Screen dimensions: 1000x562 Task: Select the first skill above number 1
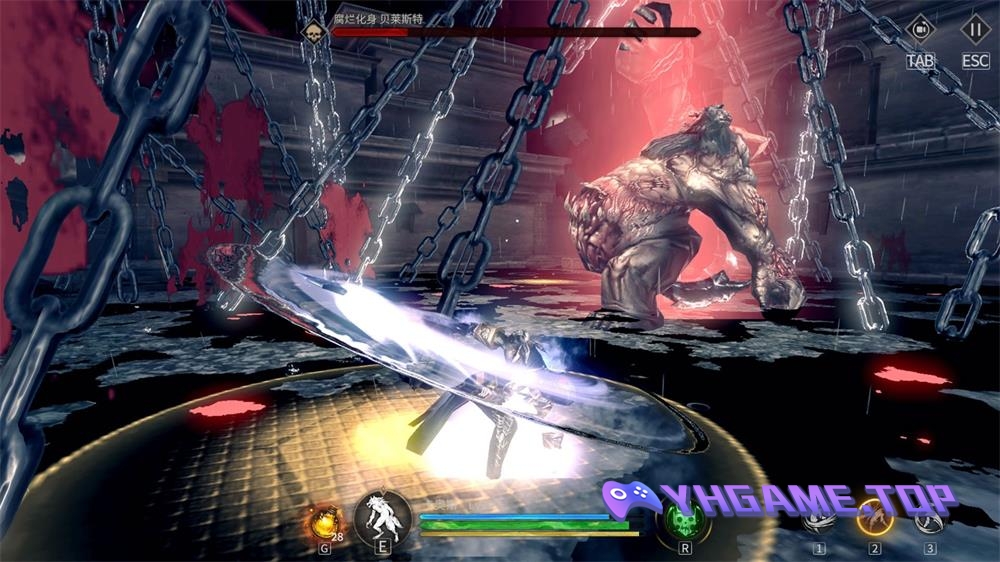coord(820,518)
